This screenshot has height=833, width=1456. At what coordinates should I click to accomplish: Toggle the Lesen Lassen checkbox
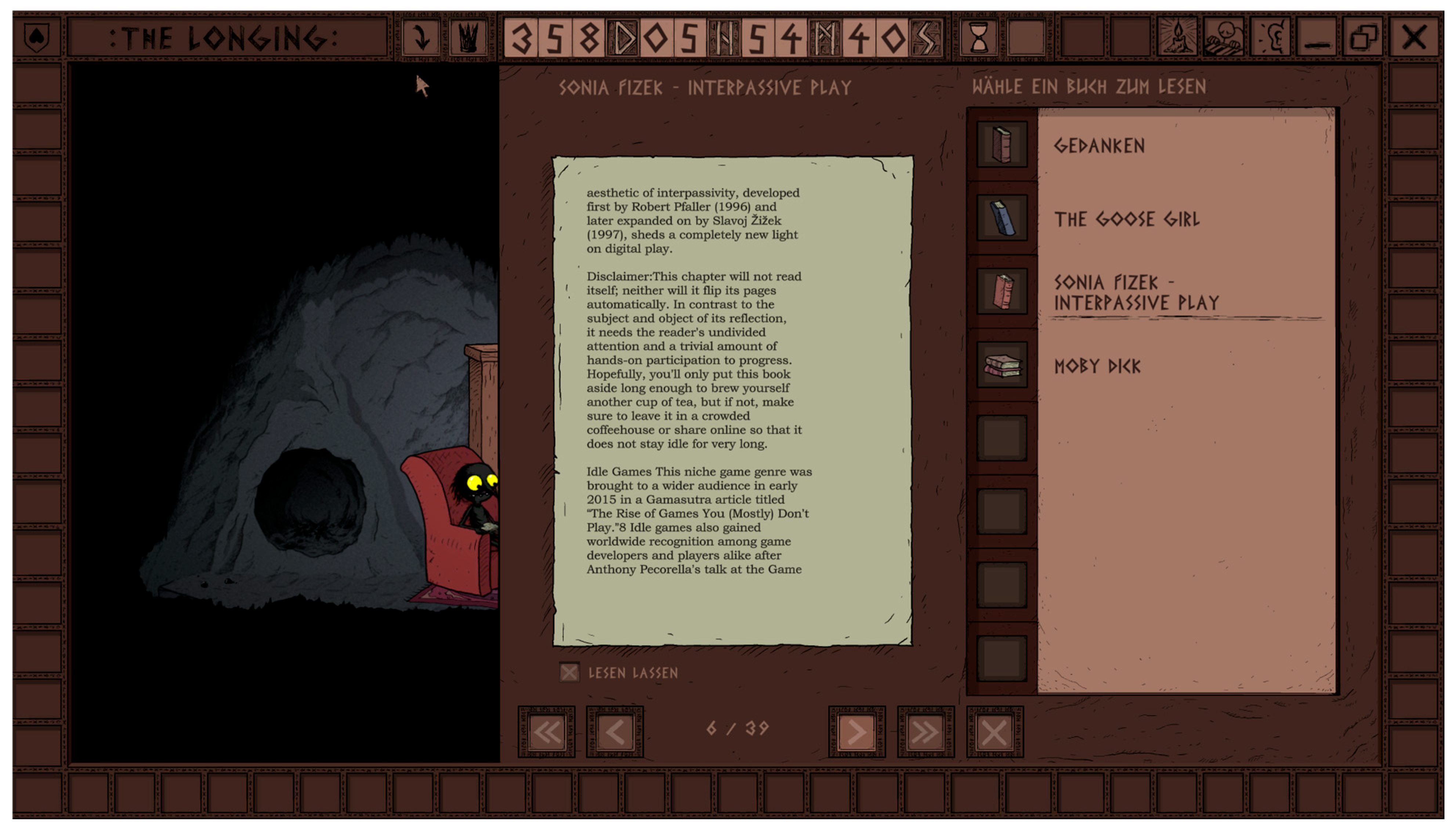(569, 672)
